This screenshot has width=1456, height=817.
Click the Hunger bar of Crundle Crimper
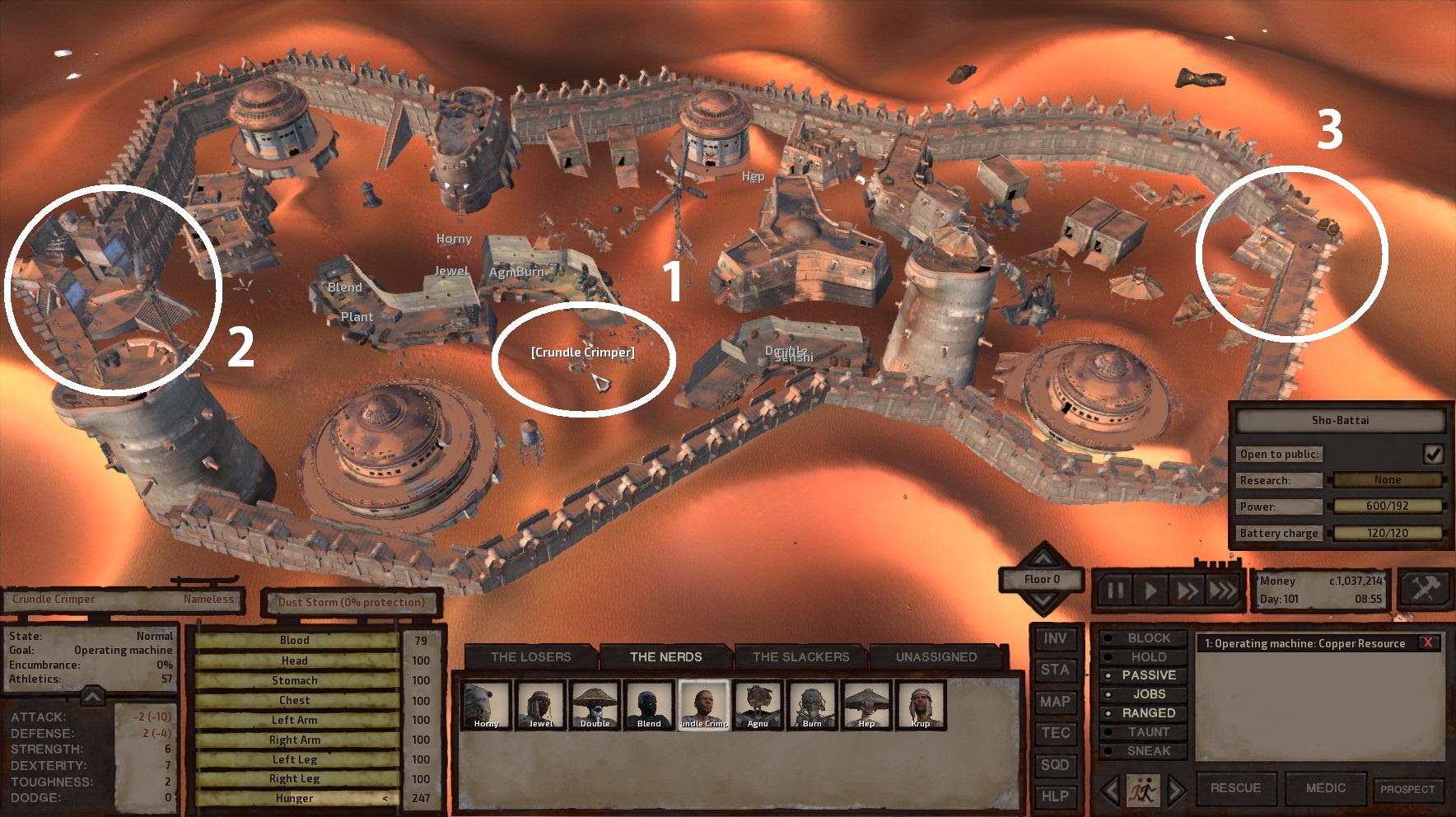[296, 798]
